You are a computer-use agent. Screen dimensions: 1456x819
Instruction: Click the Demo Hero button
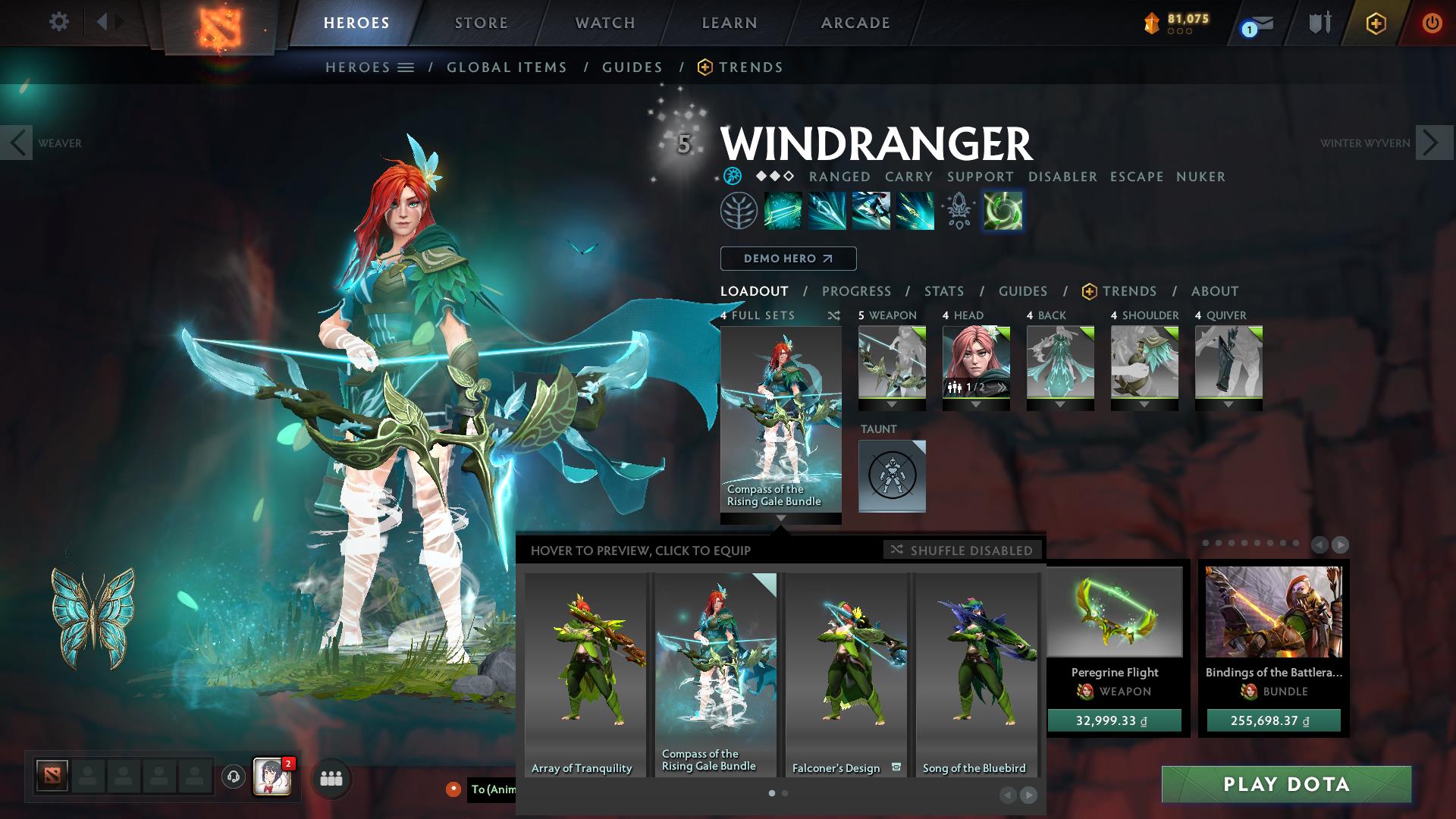(x=787, y=258)
